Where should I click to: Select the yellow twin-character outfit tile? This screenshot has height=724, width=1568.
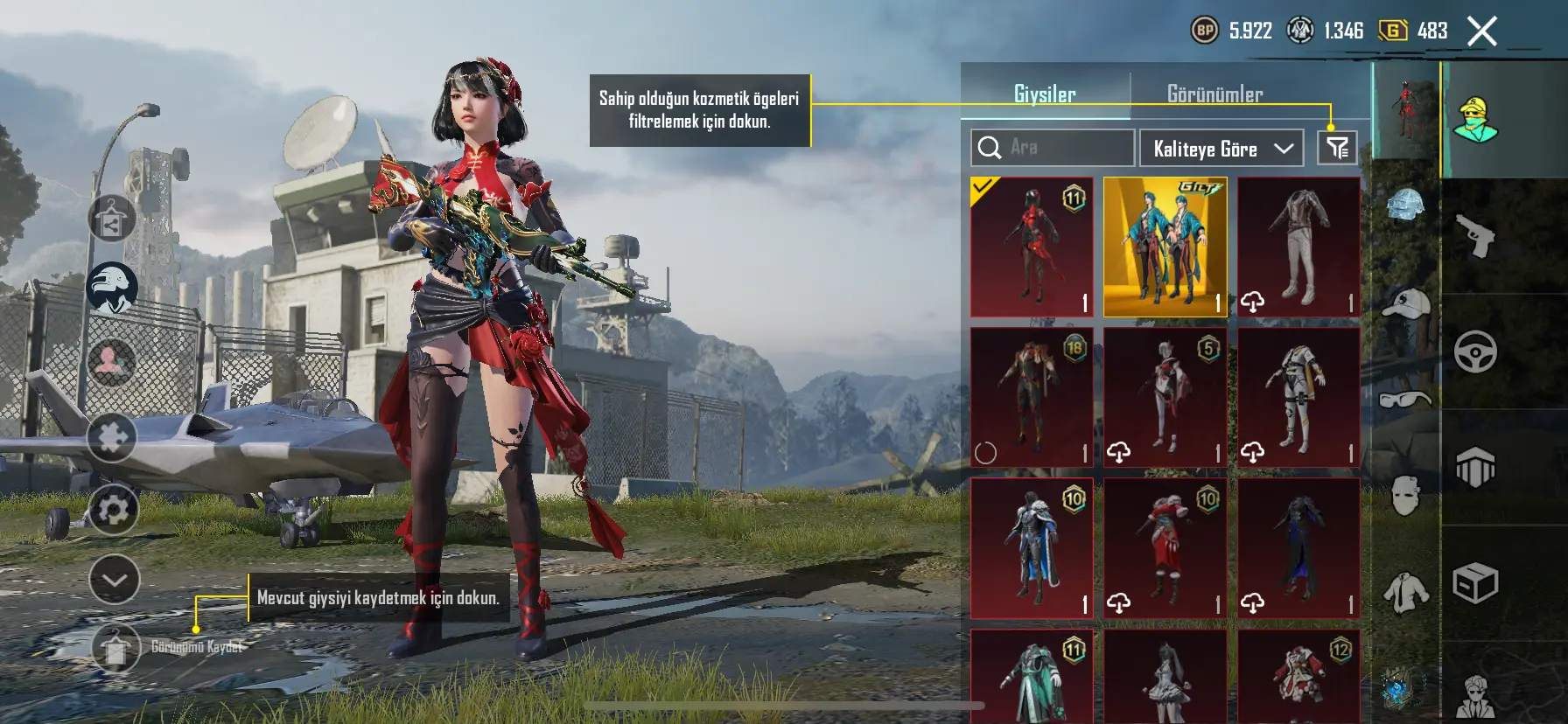point(1165,247)
